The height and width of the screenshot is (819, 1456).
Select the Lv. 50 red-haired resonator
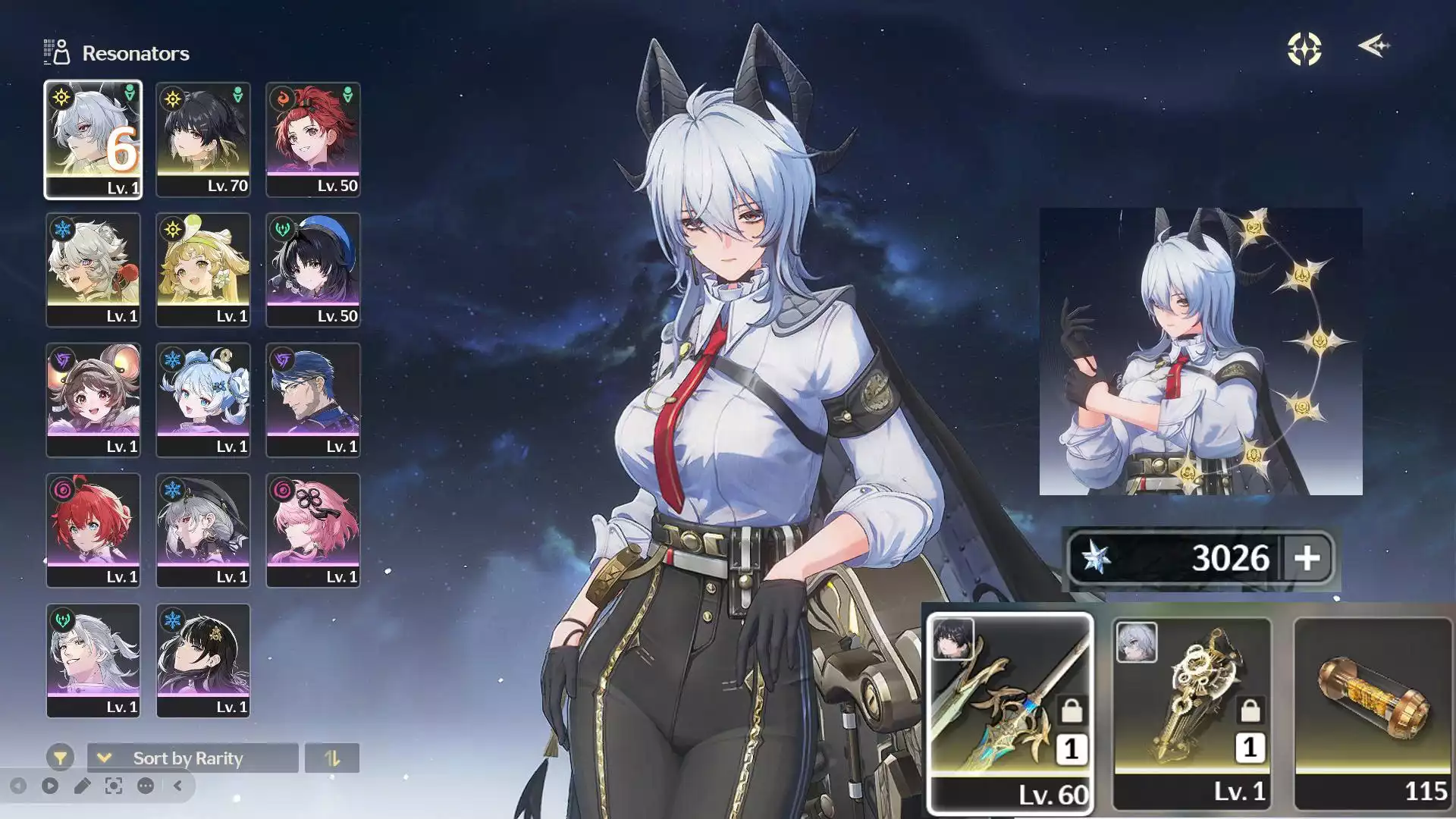(x=313, y=138)
